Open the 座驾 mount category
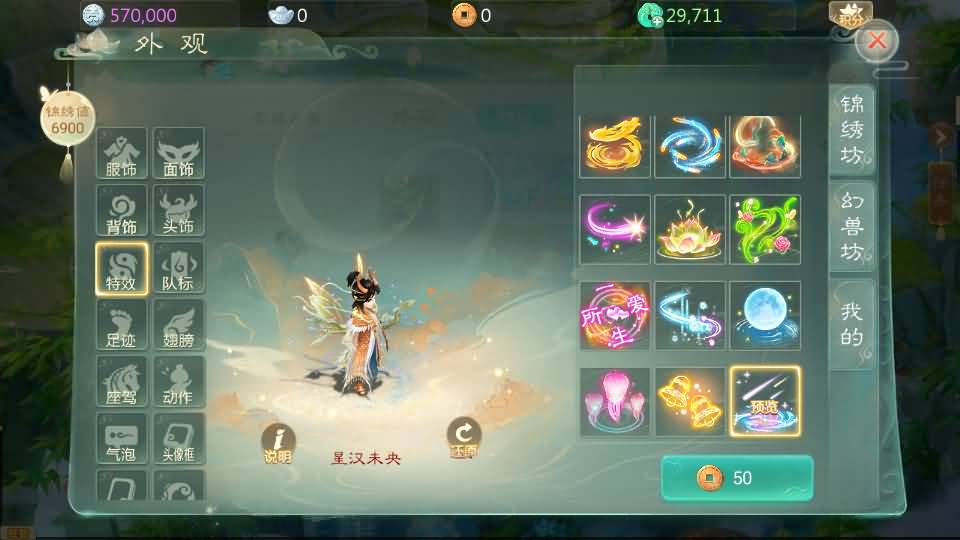 121,382
